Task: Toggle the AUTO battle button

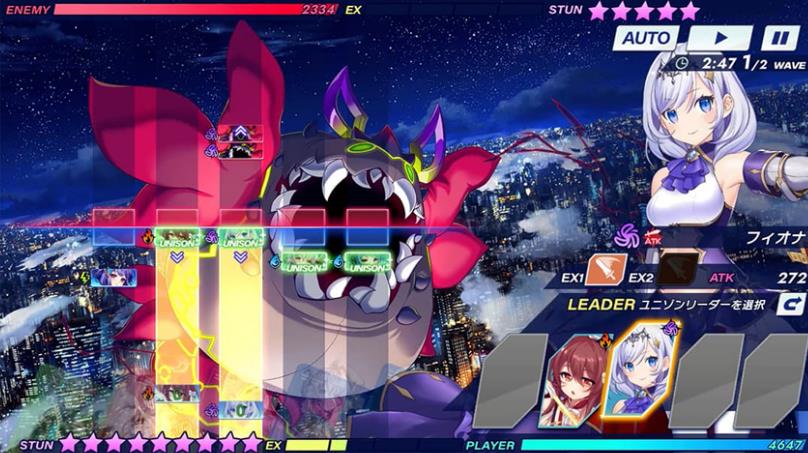Action: pyautogui.click(x=645, y=38)
